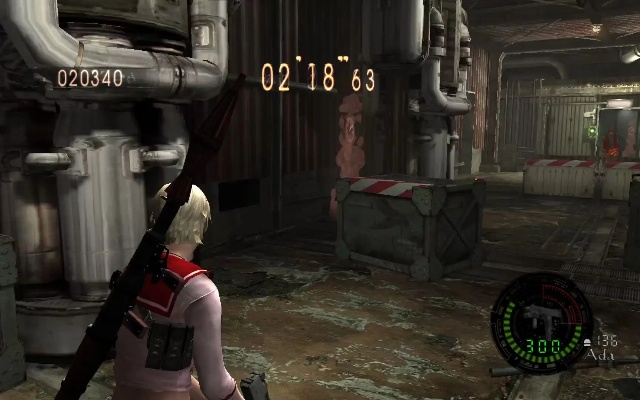Select the equipped handgun weapon icon

click(x=539, y=316)
